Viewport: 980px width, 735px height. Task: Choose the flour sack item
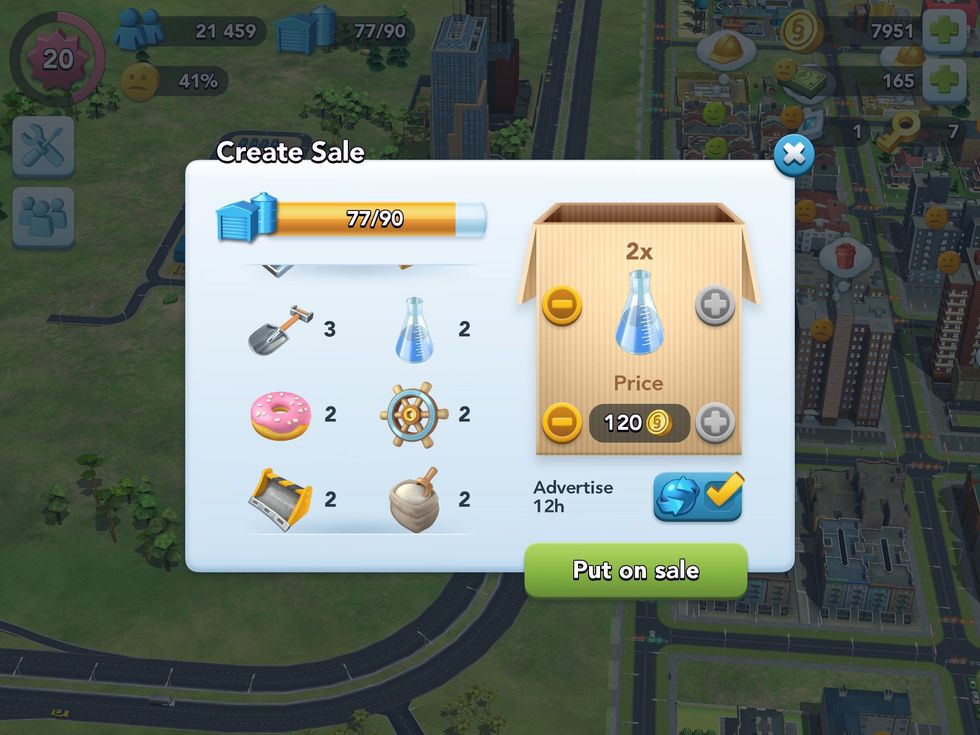pos(414,499)
